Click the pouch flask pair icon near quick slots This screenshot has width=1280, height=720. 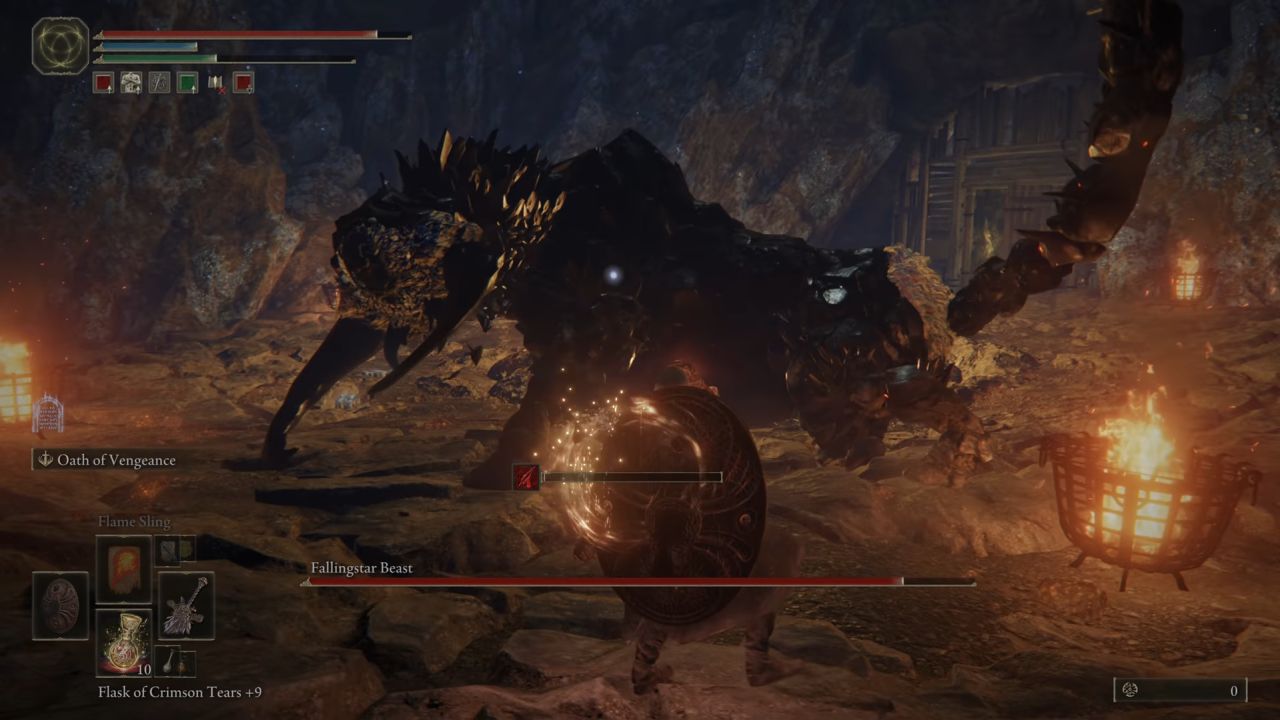click(x=172, y=661)
